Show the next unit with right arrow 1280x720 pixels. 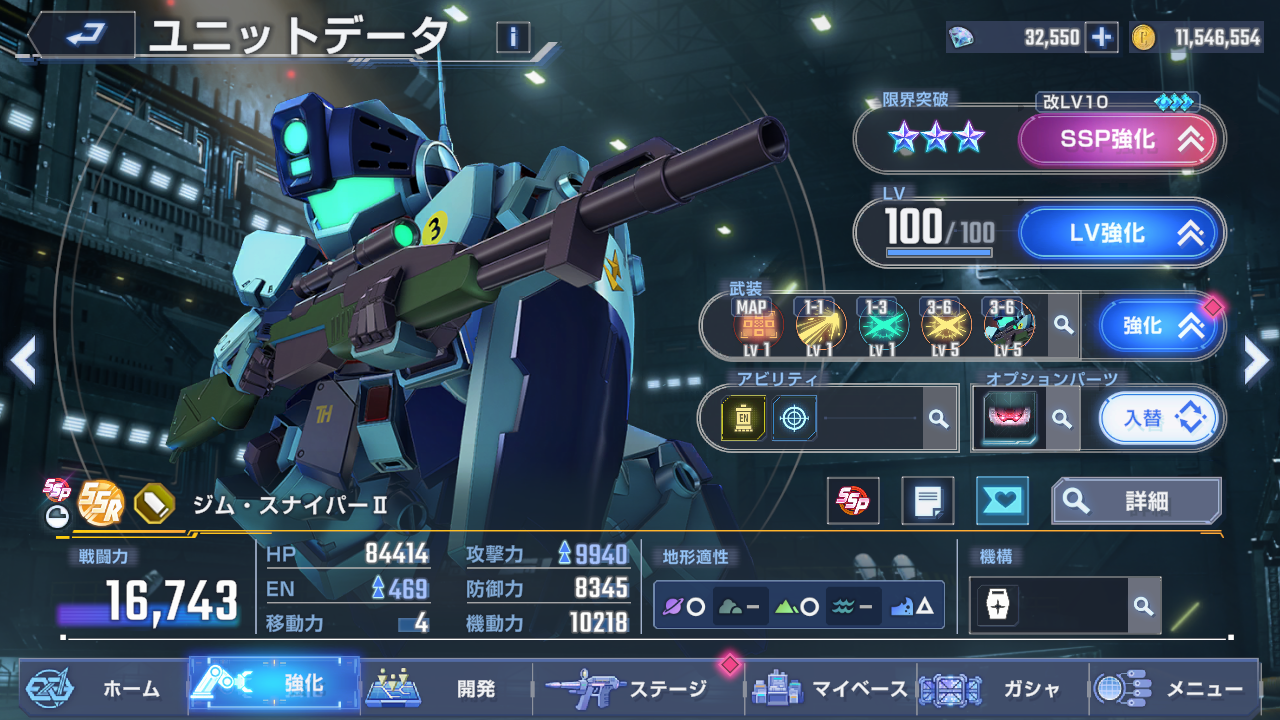pos(1256,361)
